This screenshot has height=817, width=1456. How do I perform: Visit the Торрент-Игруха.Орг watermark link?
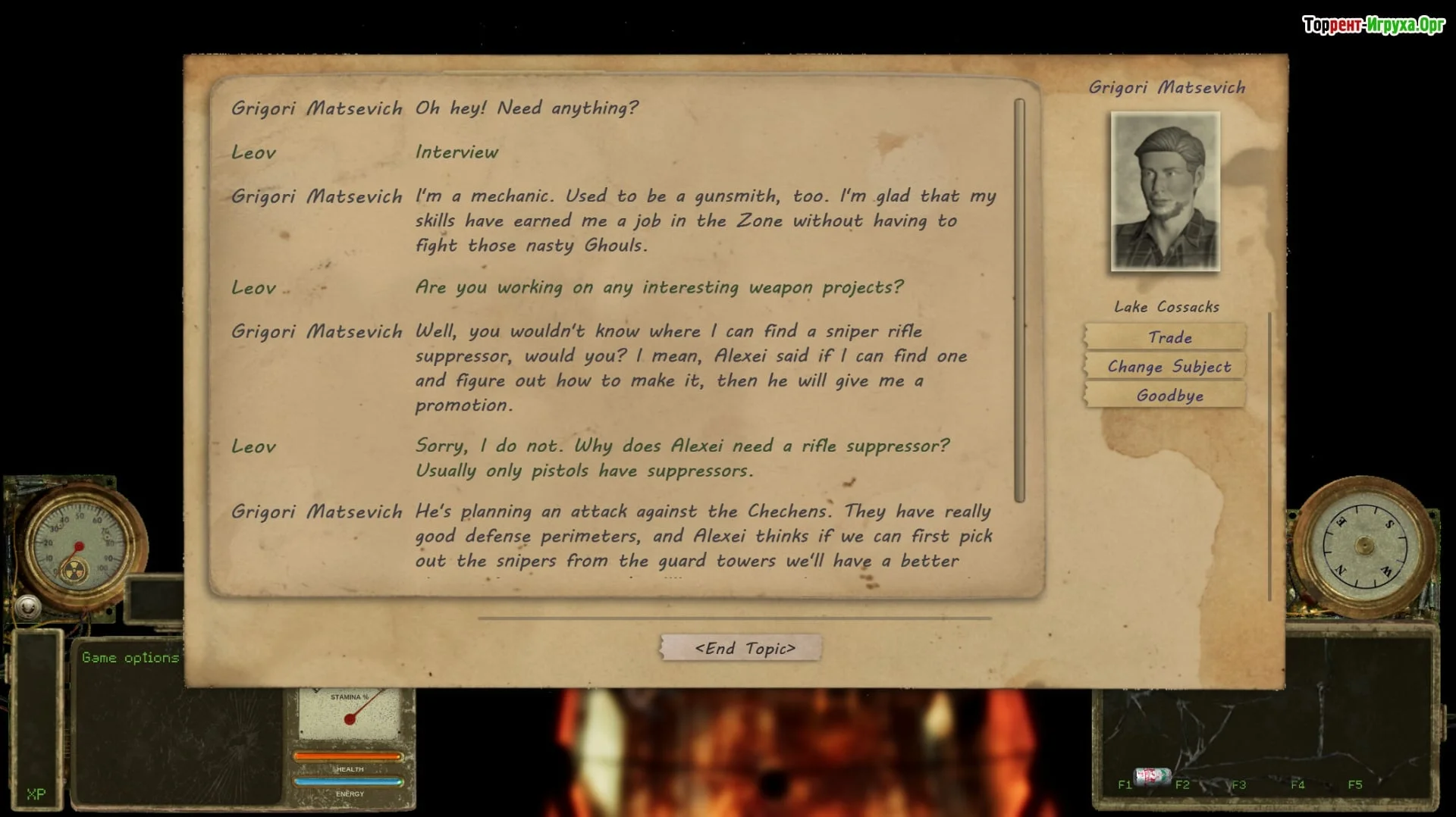pyautogui.click(x=1373, y=25)
